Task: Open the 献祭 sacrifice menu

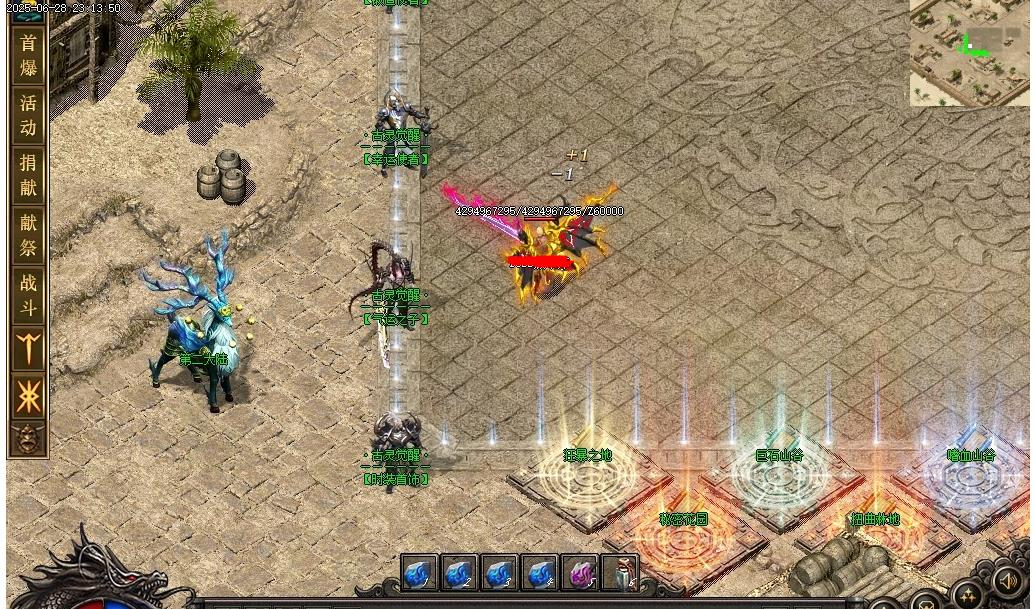Action: tap(28, 235)
